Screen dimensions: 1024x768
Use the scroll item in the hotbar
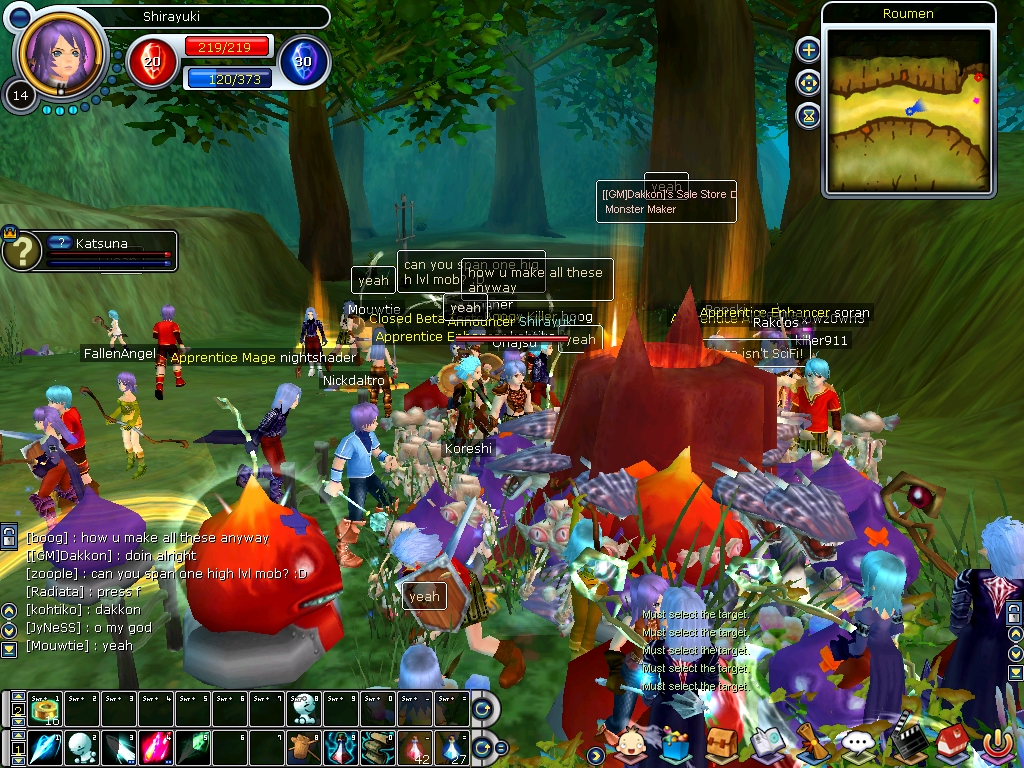[377, 747]
